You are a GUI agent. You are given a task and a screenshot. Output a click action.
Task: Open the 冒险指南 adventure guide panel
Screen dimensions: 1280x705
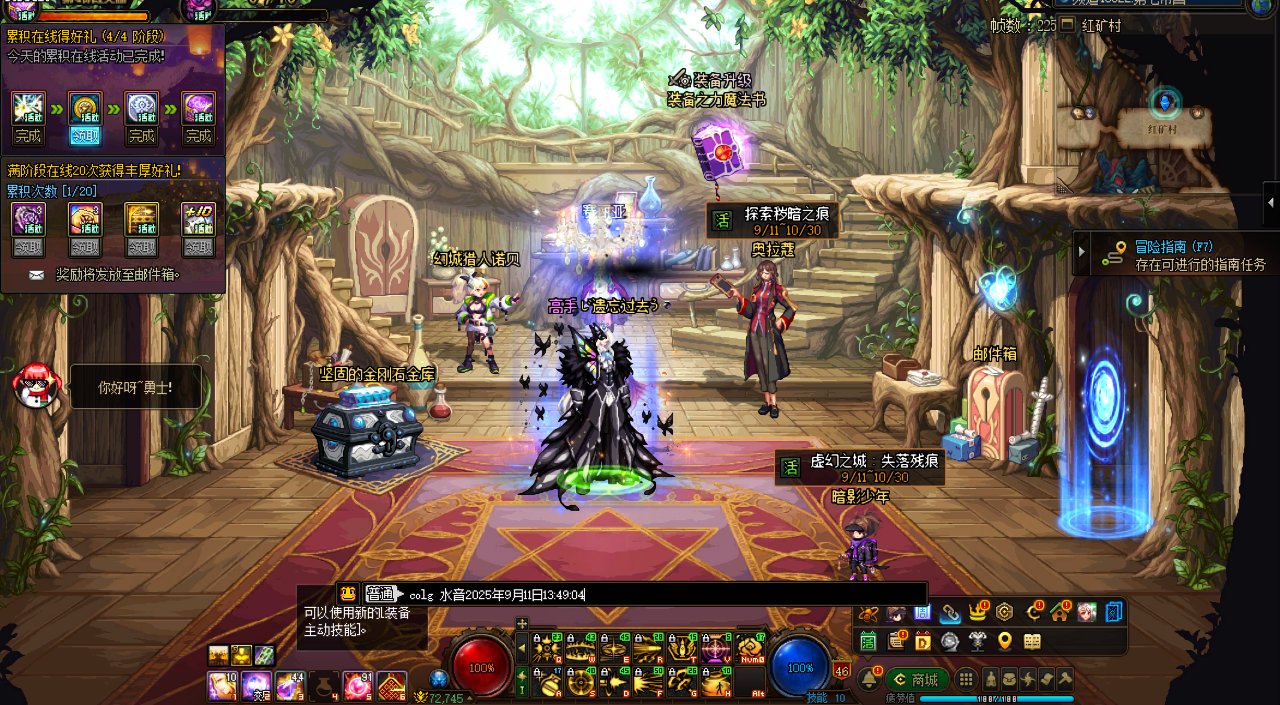click(x=1175, y=256)
